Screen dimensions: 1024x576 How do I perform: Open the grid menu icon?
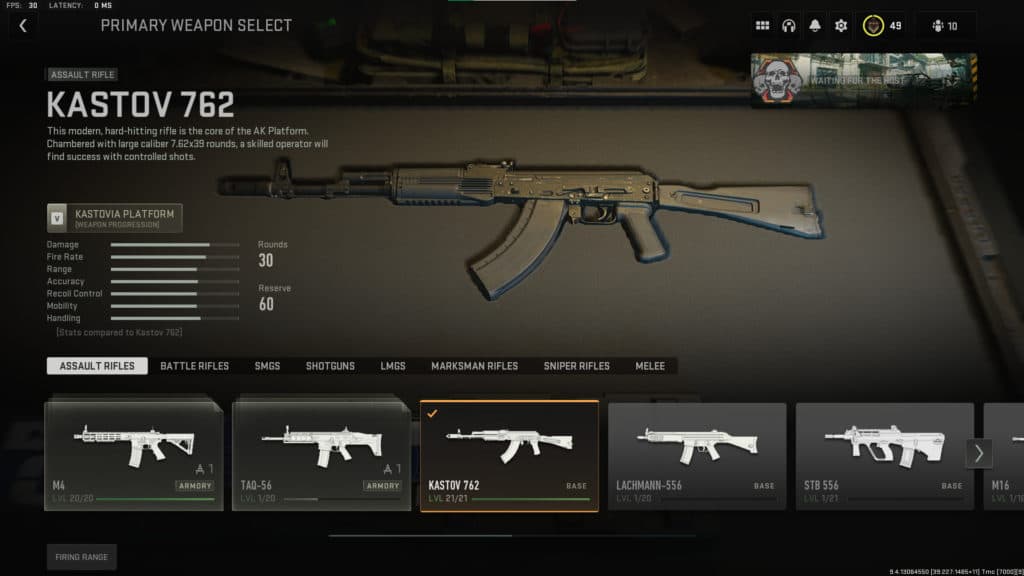point(762,26)
